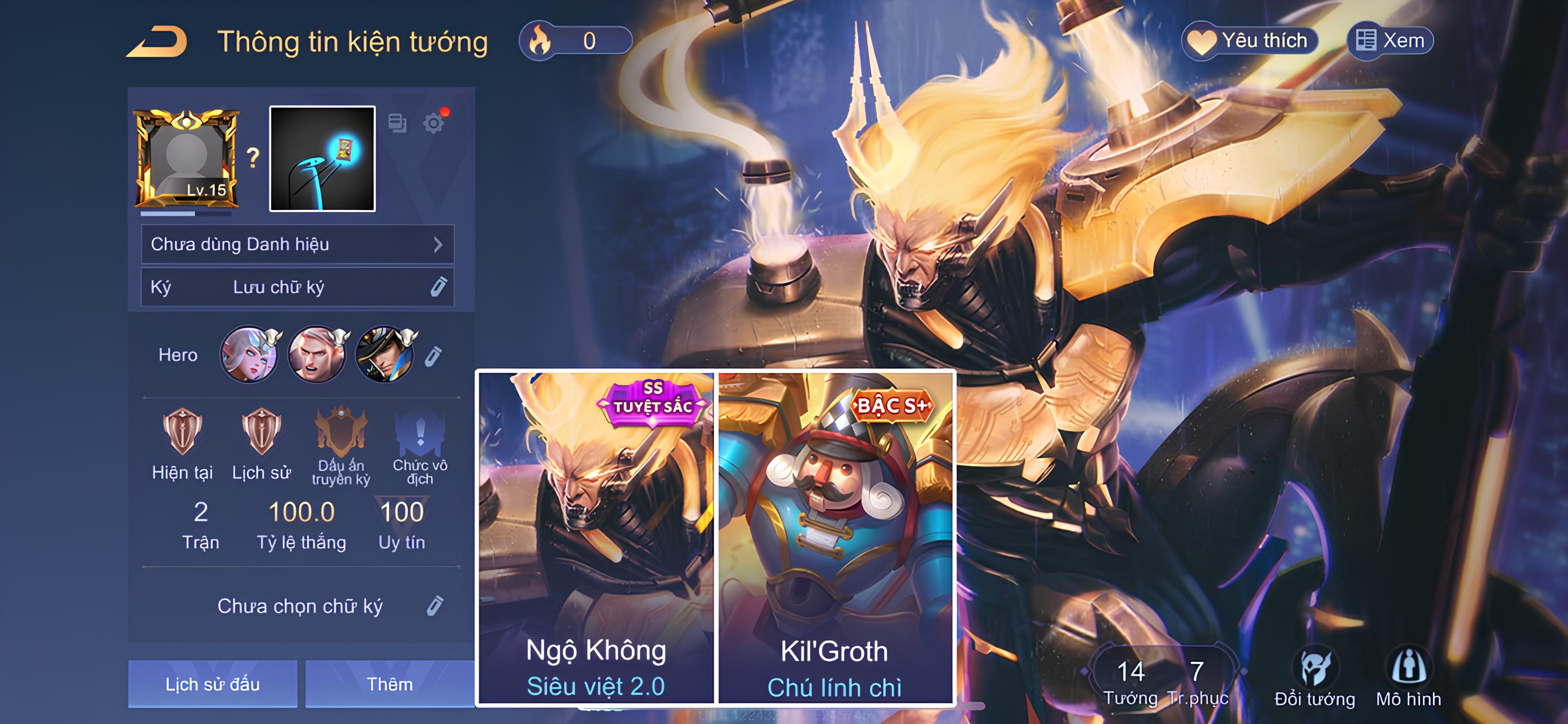Click the Thêm button
Screen dimensions: 1568x724
[389, 684]
